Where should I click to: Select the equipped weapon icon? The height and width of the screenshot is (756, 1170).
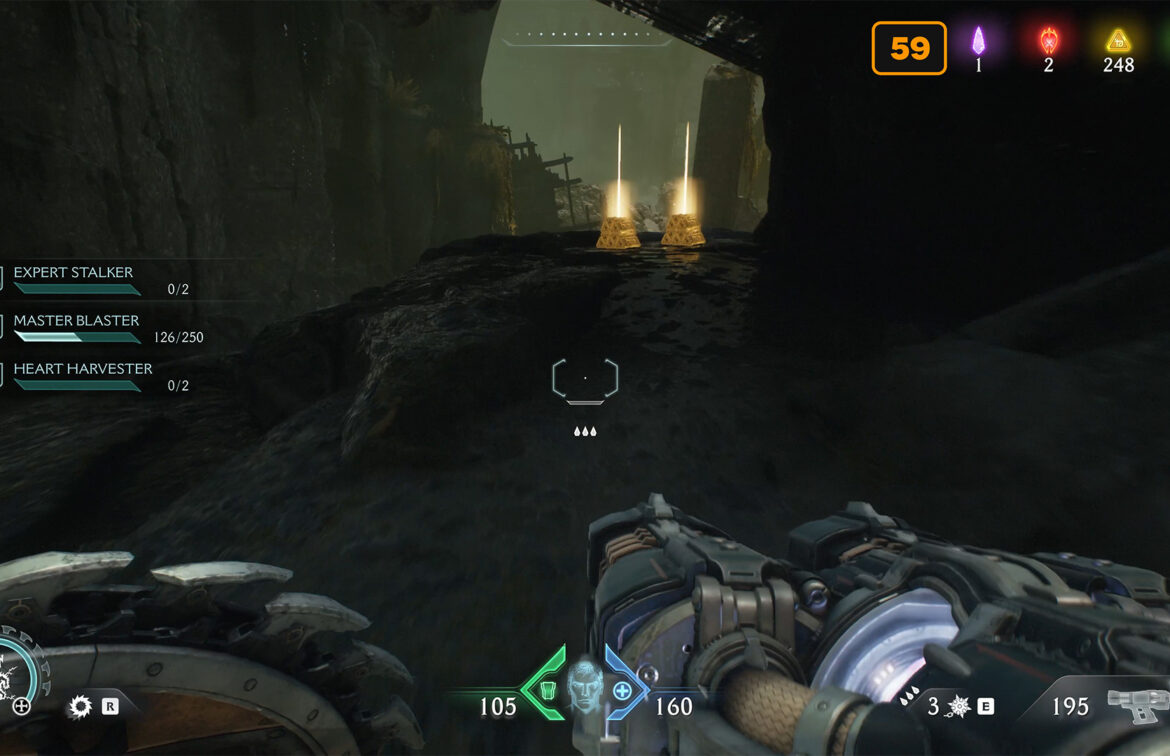point(1138,705)
